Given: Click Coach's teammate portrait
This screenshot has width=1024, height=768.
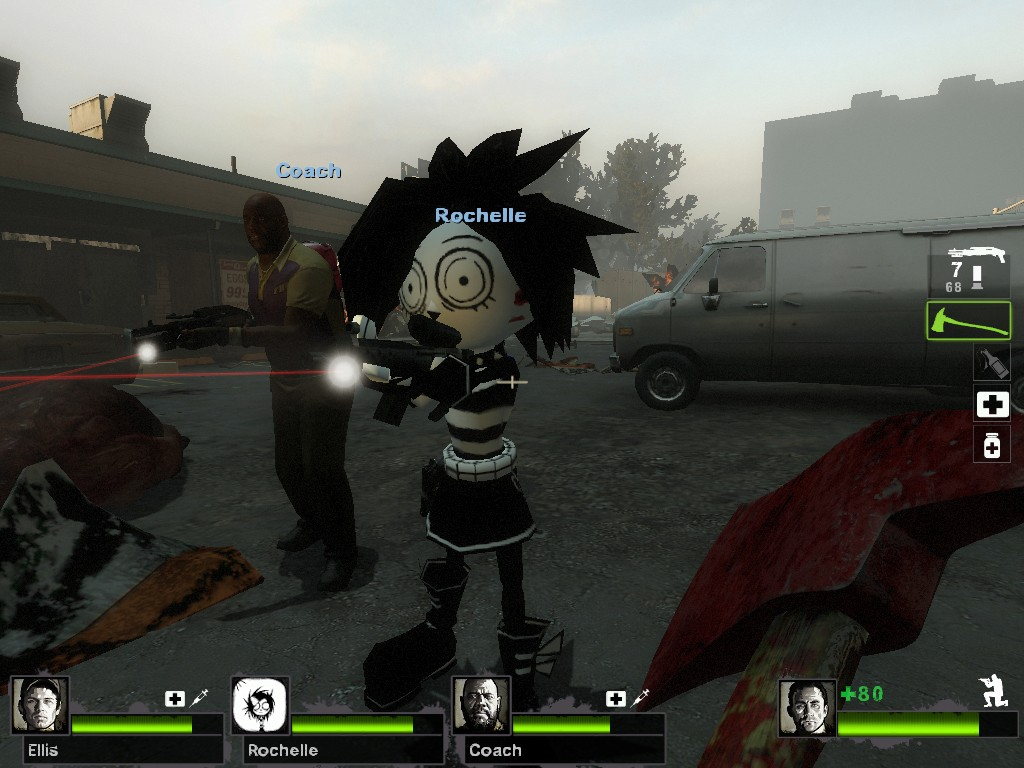Looking at the screenshot, I should pos(481,705).
